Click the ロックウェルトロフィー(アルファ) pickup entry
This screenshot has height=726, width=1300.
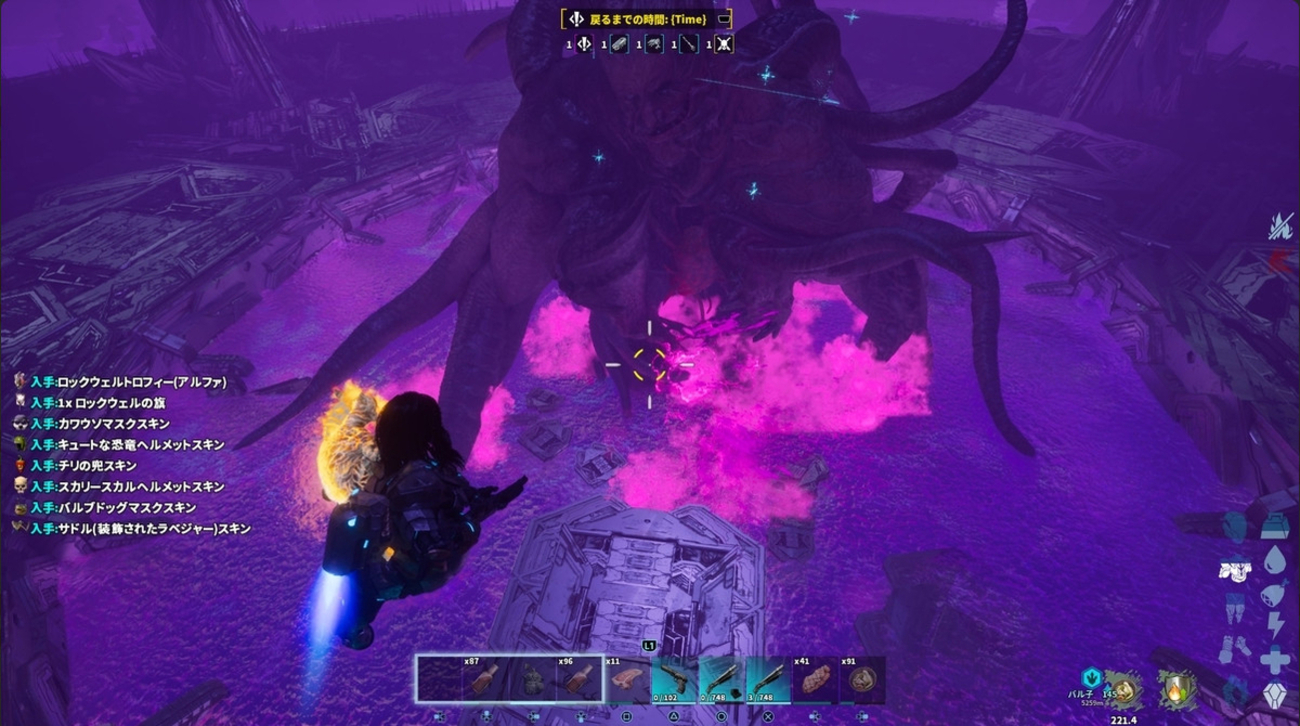[128, 382]
